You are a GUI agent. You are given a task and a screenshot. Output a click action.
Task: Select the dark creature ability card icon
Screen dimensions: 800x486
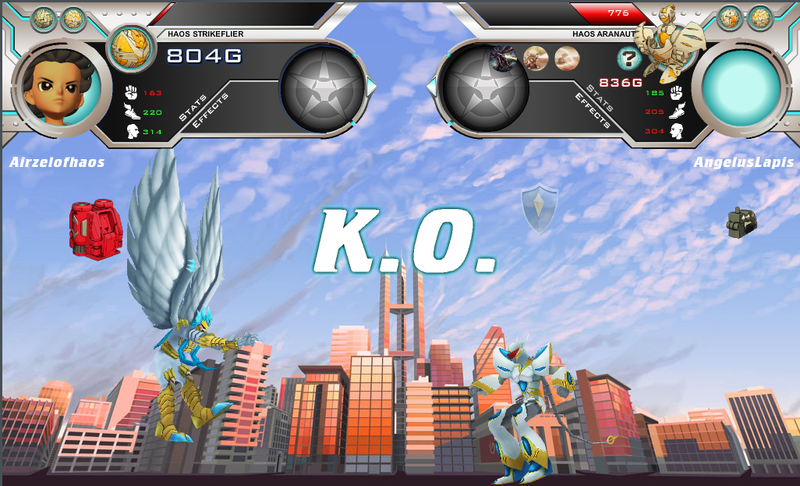[x=501, y=60]
